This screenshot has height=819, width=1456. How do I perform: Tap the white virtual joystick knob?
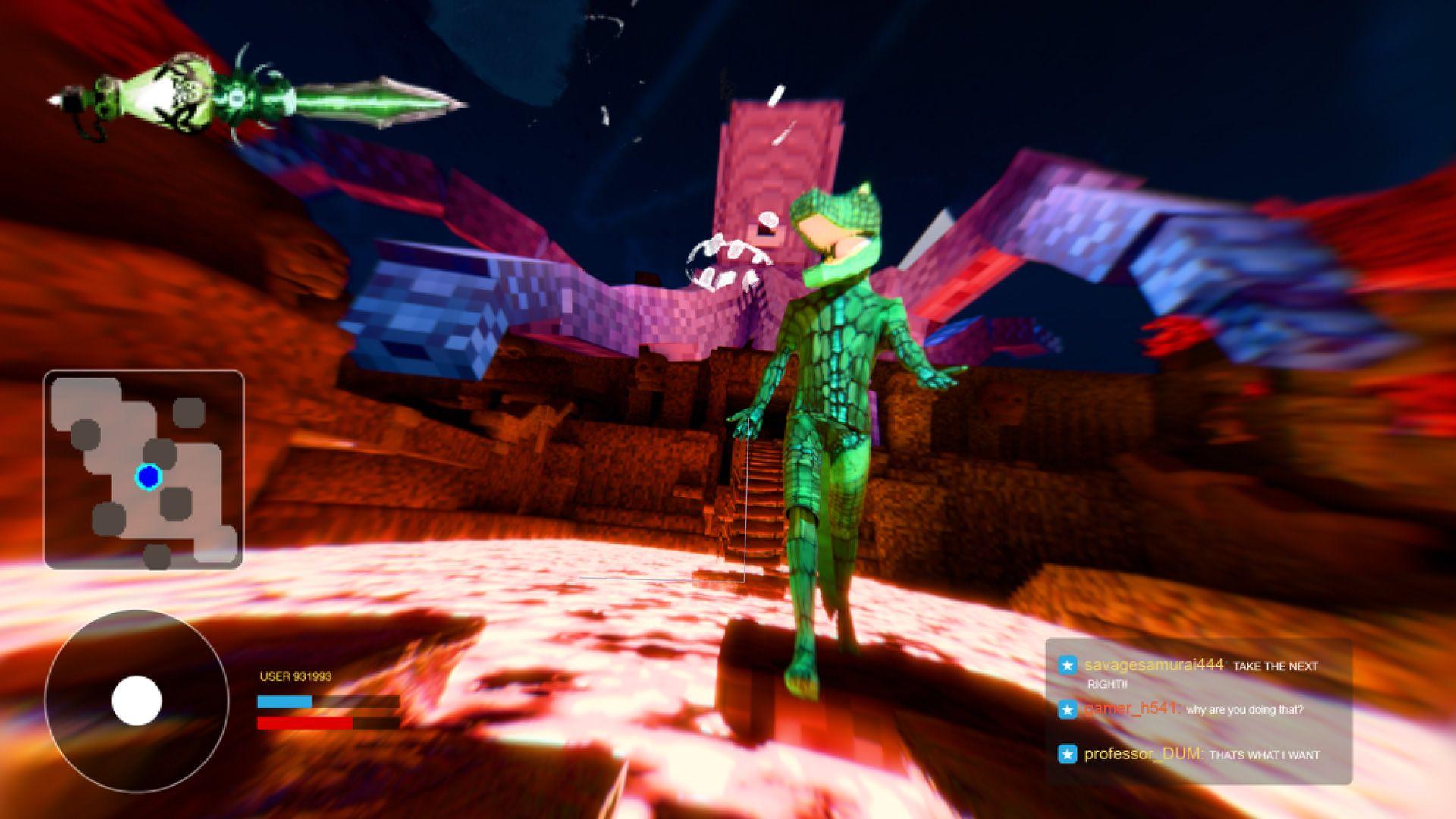click(x=136, y=701)
